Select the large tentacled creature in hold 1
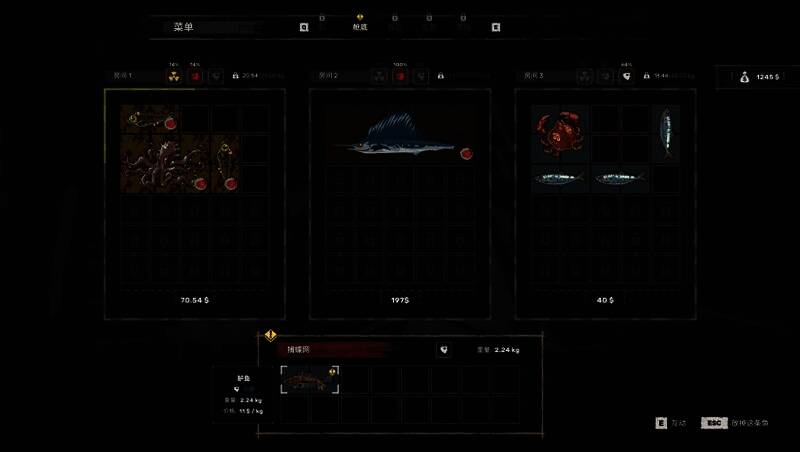The image size is (800, 452). point(163,164)
